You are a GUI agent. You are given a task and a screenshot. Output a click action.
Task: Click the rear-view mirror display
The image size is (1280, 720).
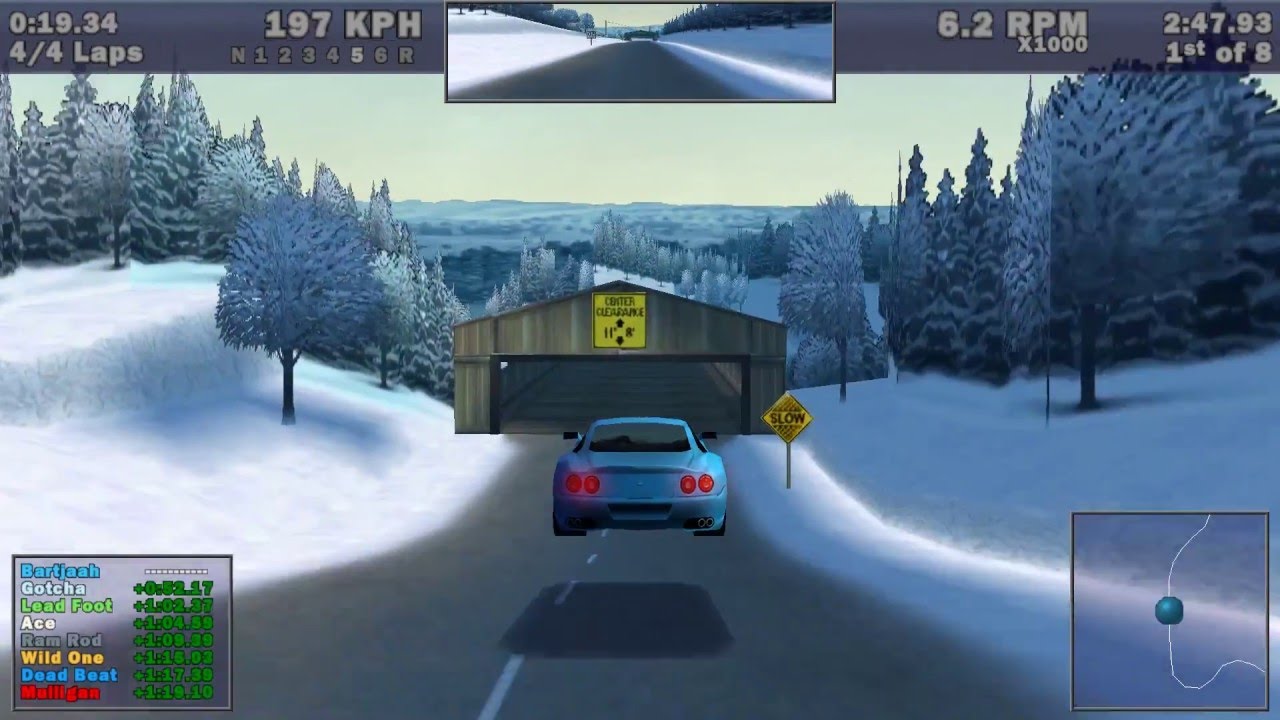[x=640, y=51]
